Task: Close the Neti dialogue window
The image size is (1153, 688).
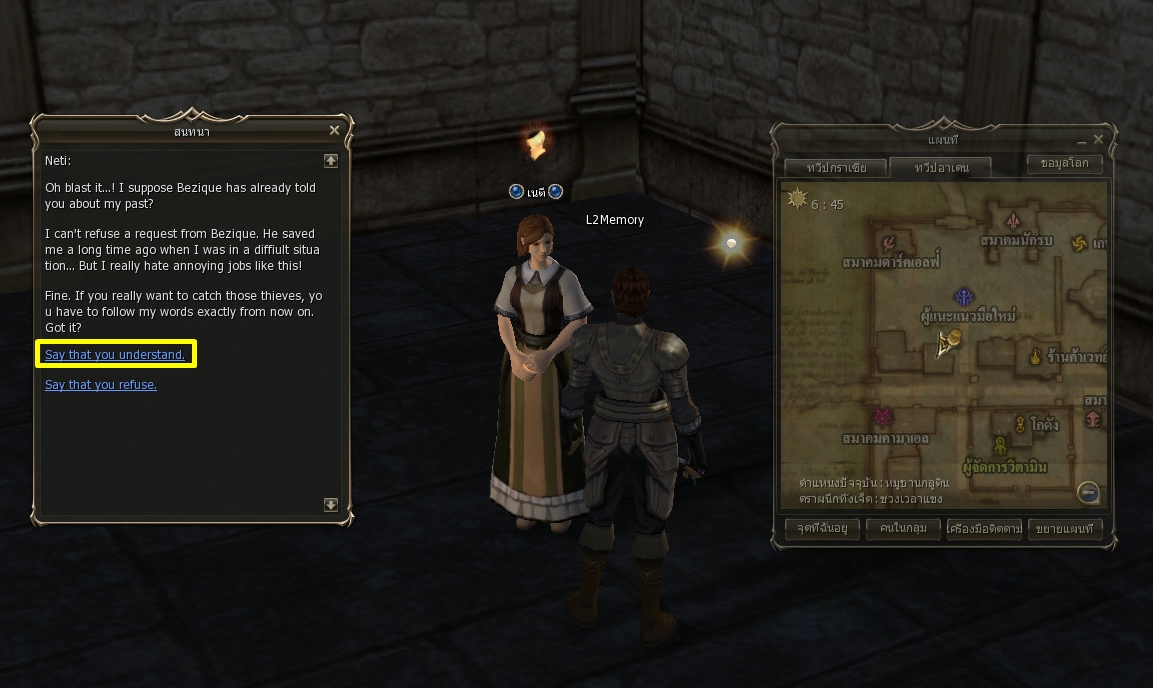Action: 335,130
